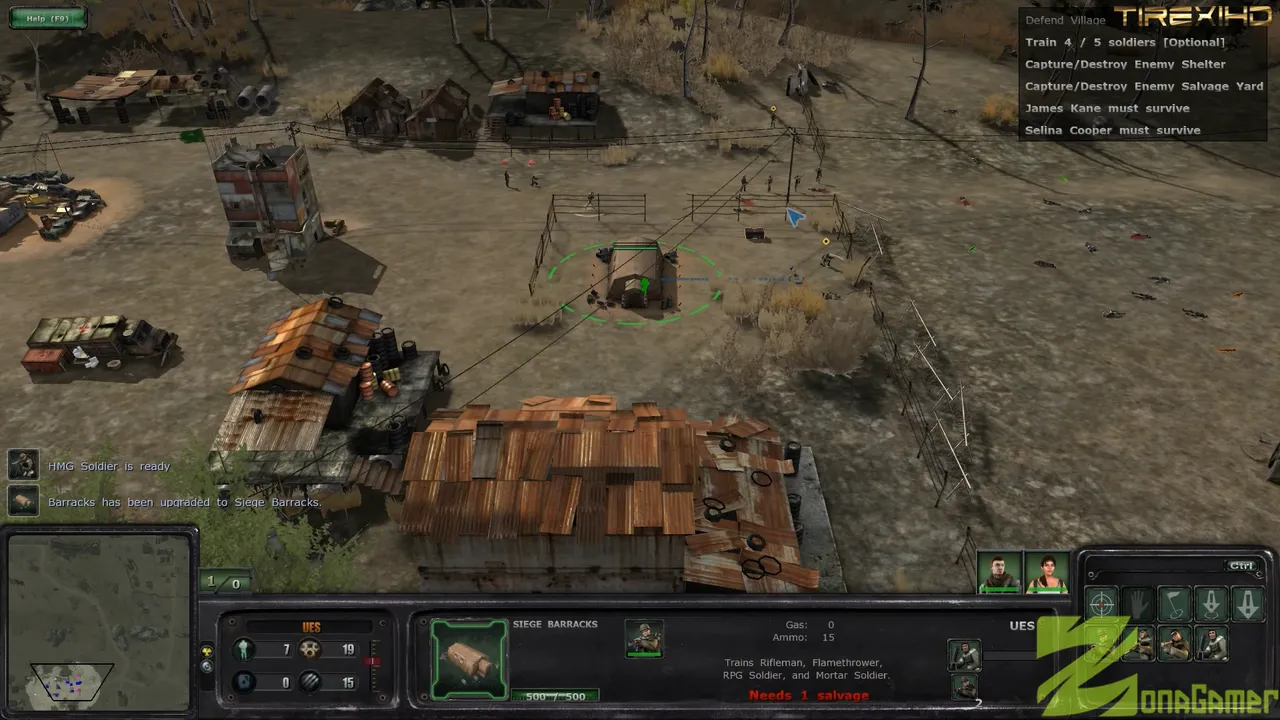Select the soldier icon beside Siege Barracks name
Image resolution: width=1280 pixels, height=720 pixels.
pos(644,638)
